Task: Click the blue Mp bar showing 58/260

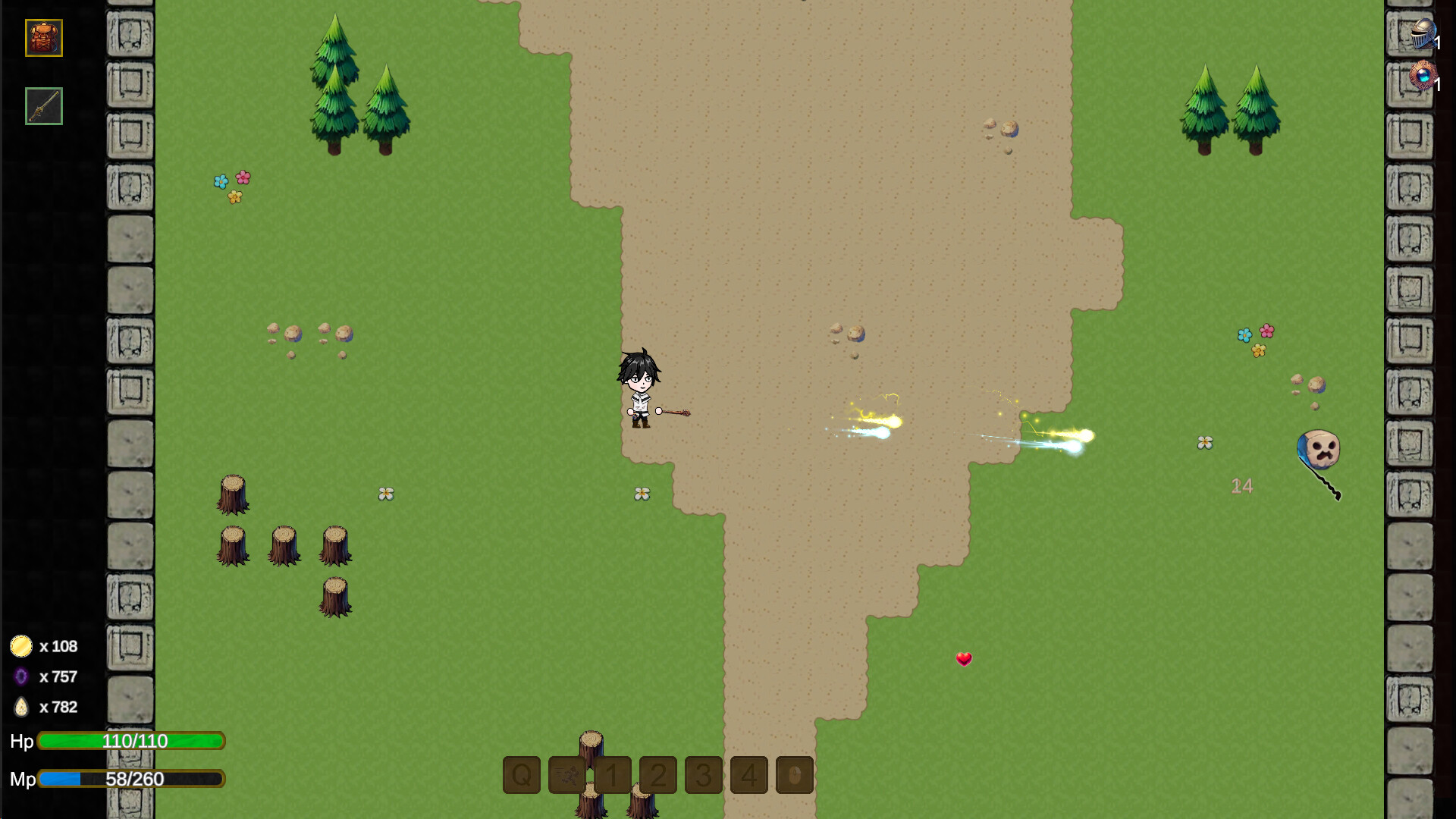Action: (x=131, y=778)
